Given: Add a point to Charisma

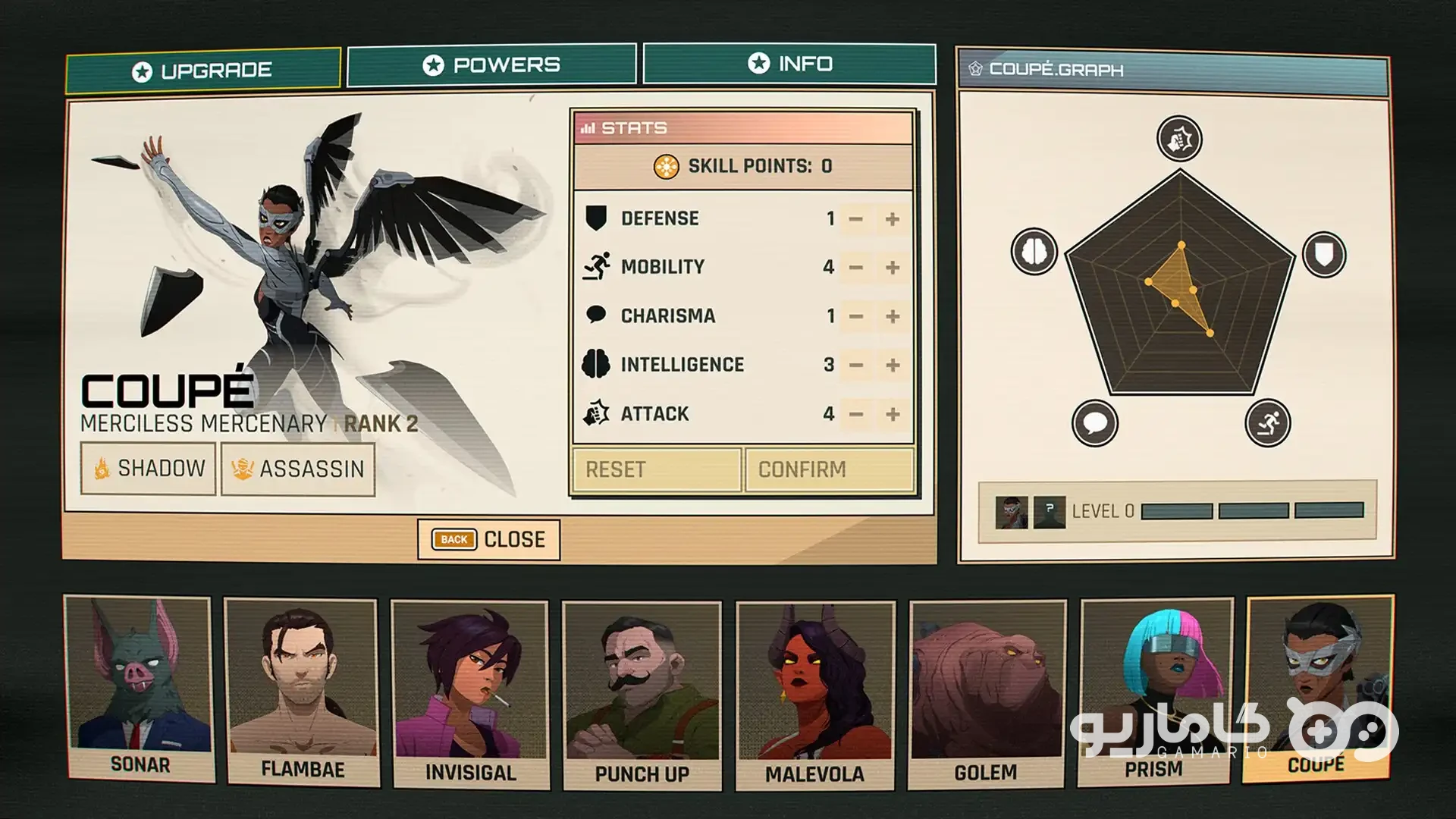Looking at the screenshot, I should point(893,316).
